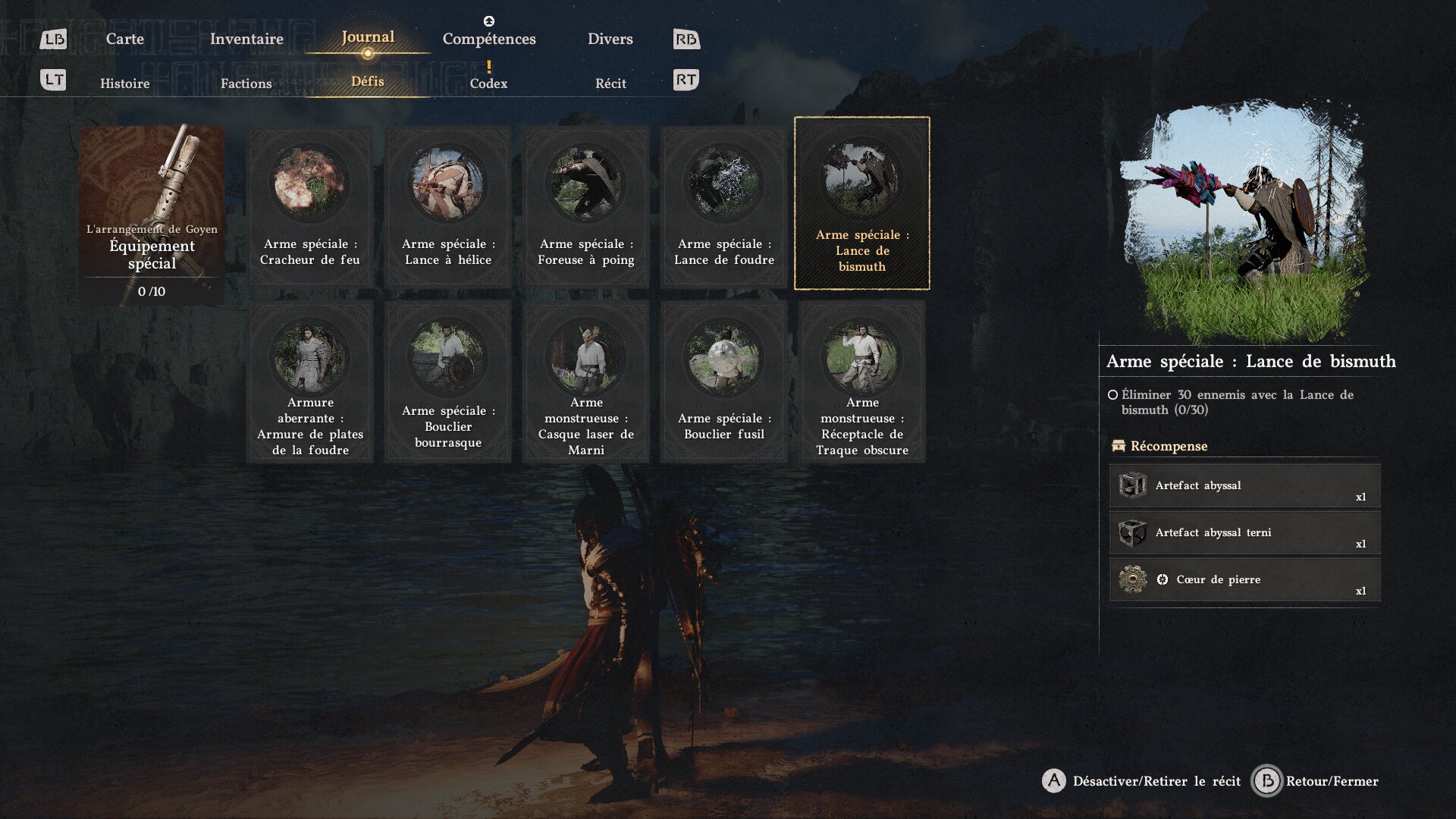Viewport: 1456px width, 819px height.
Task: Switch to the Factions sub-tab
Action: point(246,83)
